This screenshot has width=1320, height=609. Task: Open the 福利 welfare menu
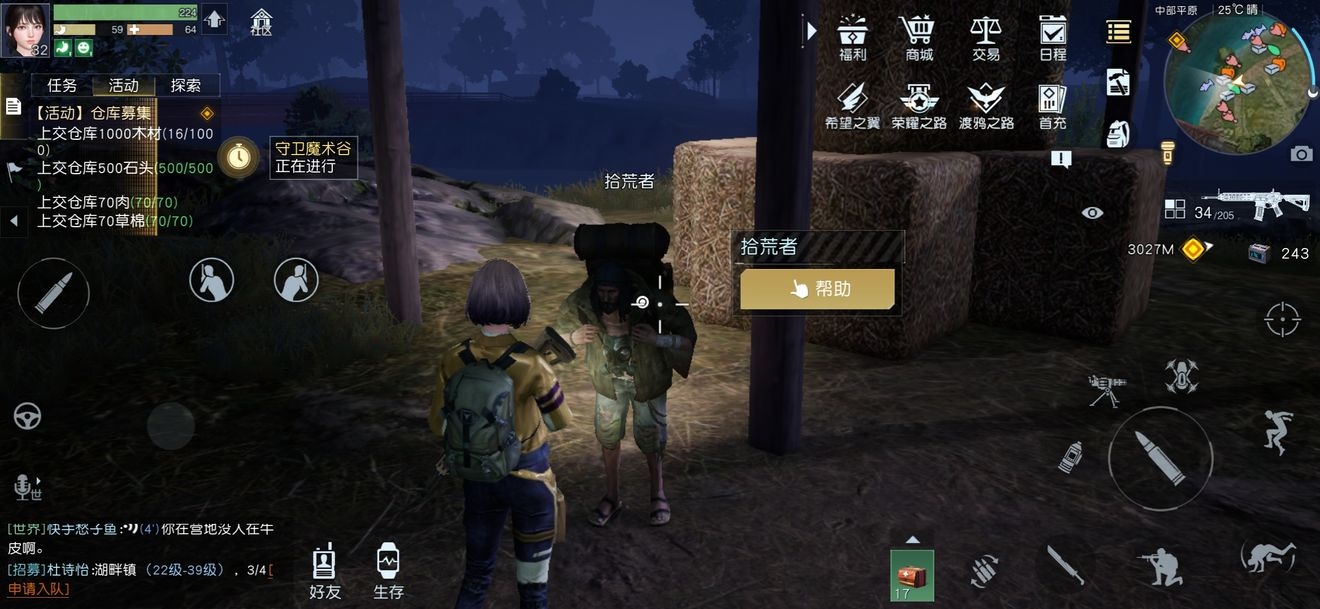tap(852, 38)
